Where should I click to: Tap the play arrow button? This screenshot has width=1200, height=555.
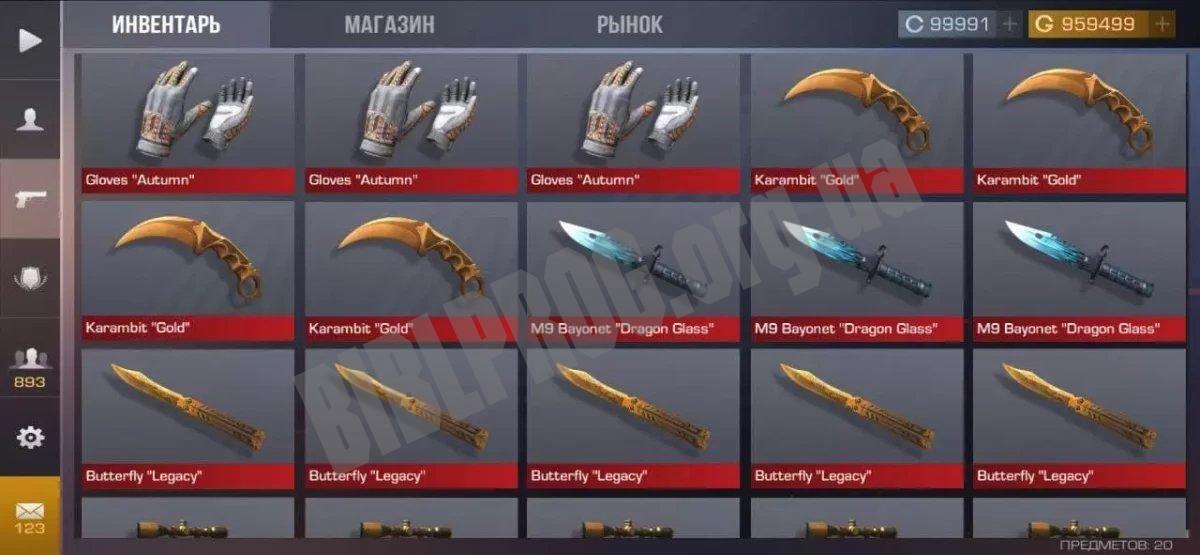point(30,40)
